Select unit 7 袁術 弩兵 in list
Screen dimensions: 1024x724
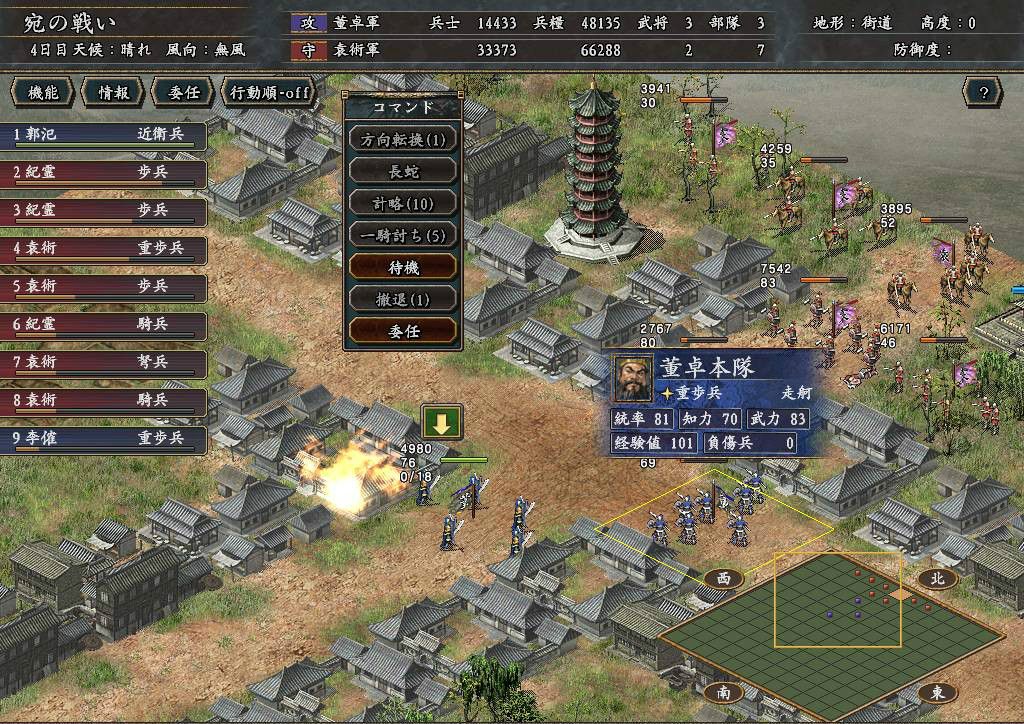pyautogui.click(x=103, y=363)
